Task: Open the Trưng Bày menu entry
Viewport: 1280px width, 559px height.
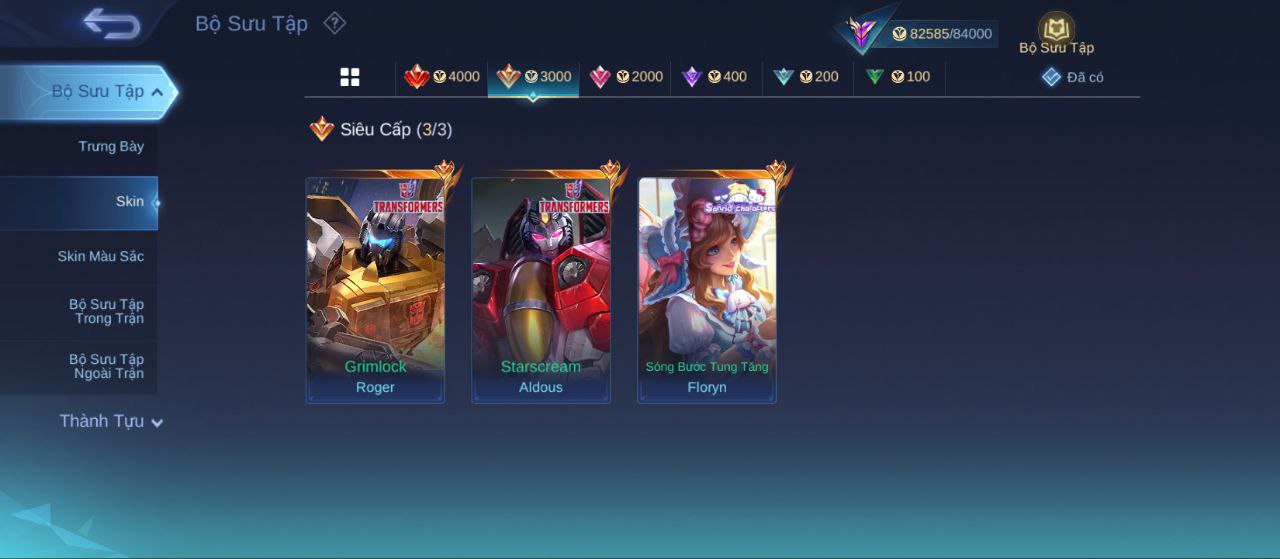Action: (x=110, y=147)
